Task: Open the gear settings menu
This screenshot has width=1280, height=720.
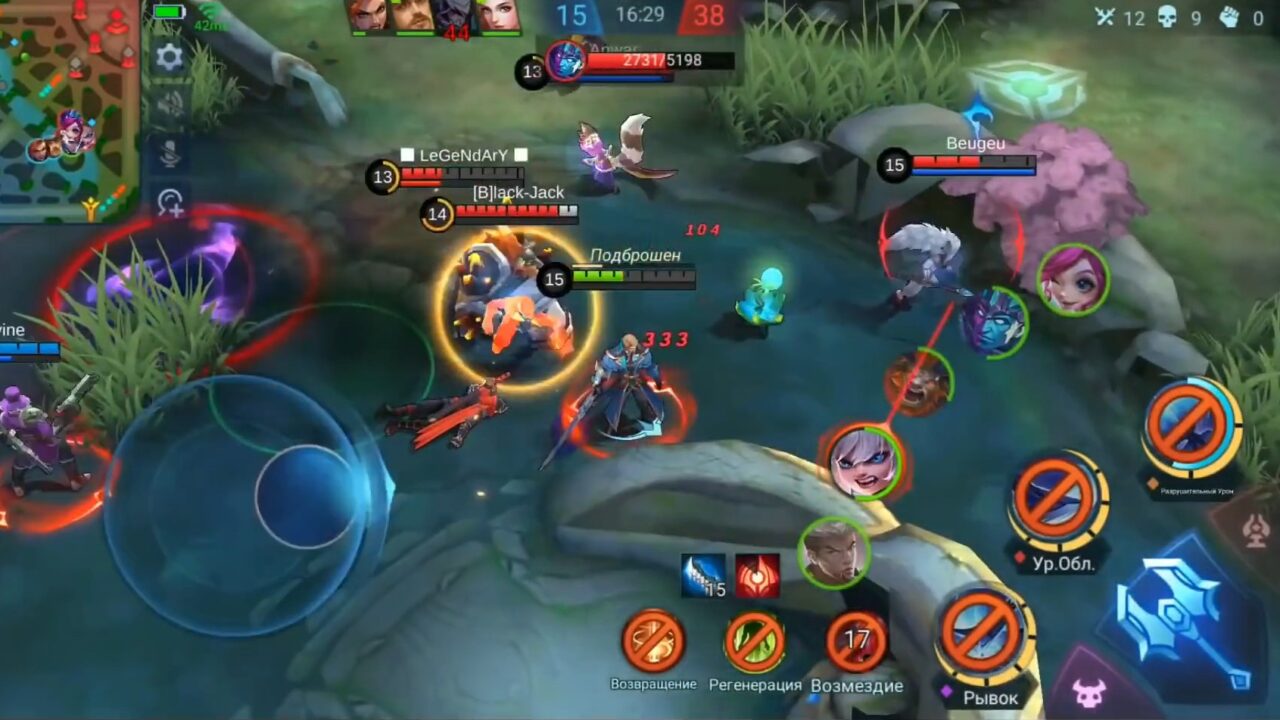Action: pos(169,57)
